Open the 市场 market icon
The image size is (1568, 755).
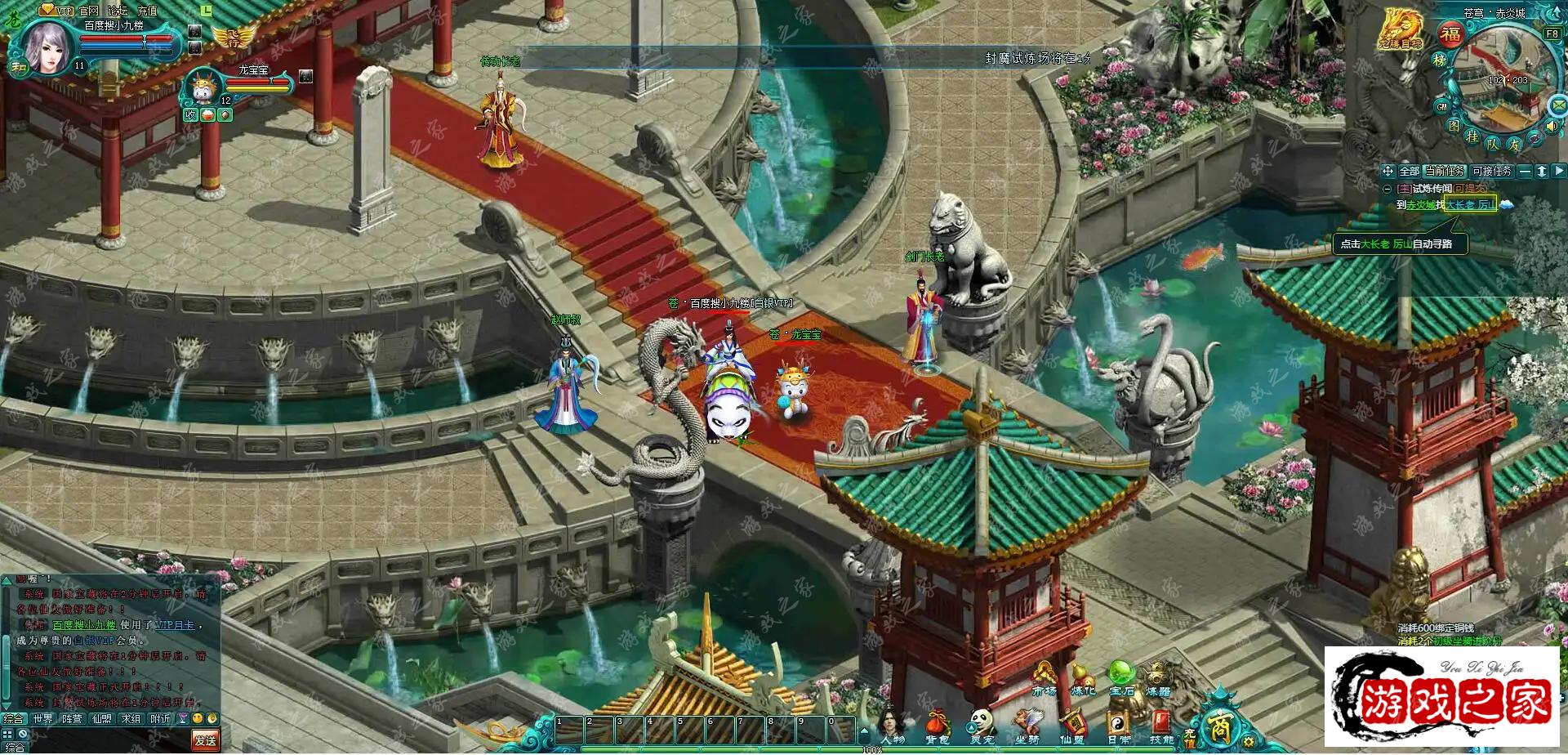click(1044, 680)
